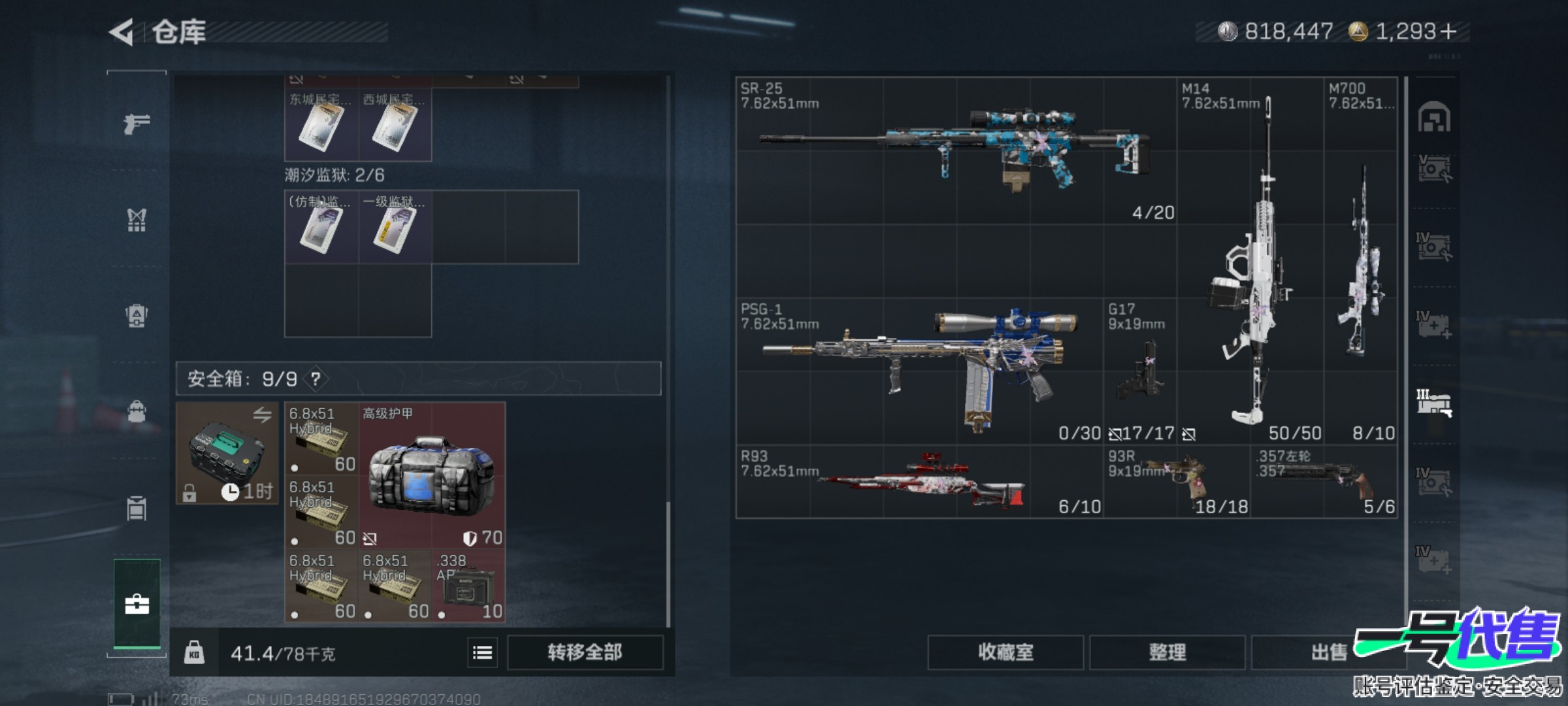Image resolution: width=1568 pixels, height=706 pixels.
Task: Select the R93 red sniper rifle
Action: point(919,482)
